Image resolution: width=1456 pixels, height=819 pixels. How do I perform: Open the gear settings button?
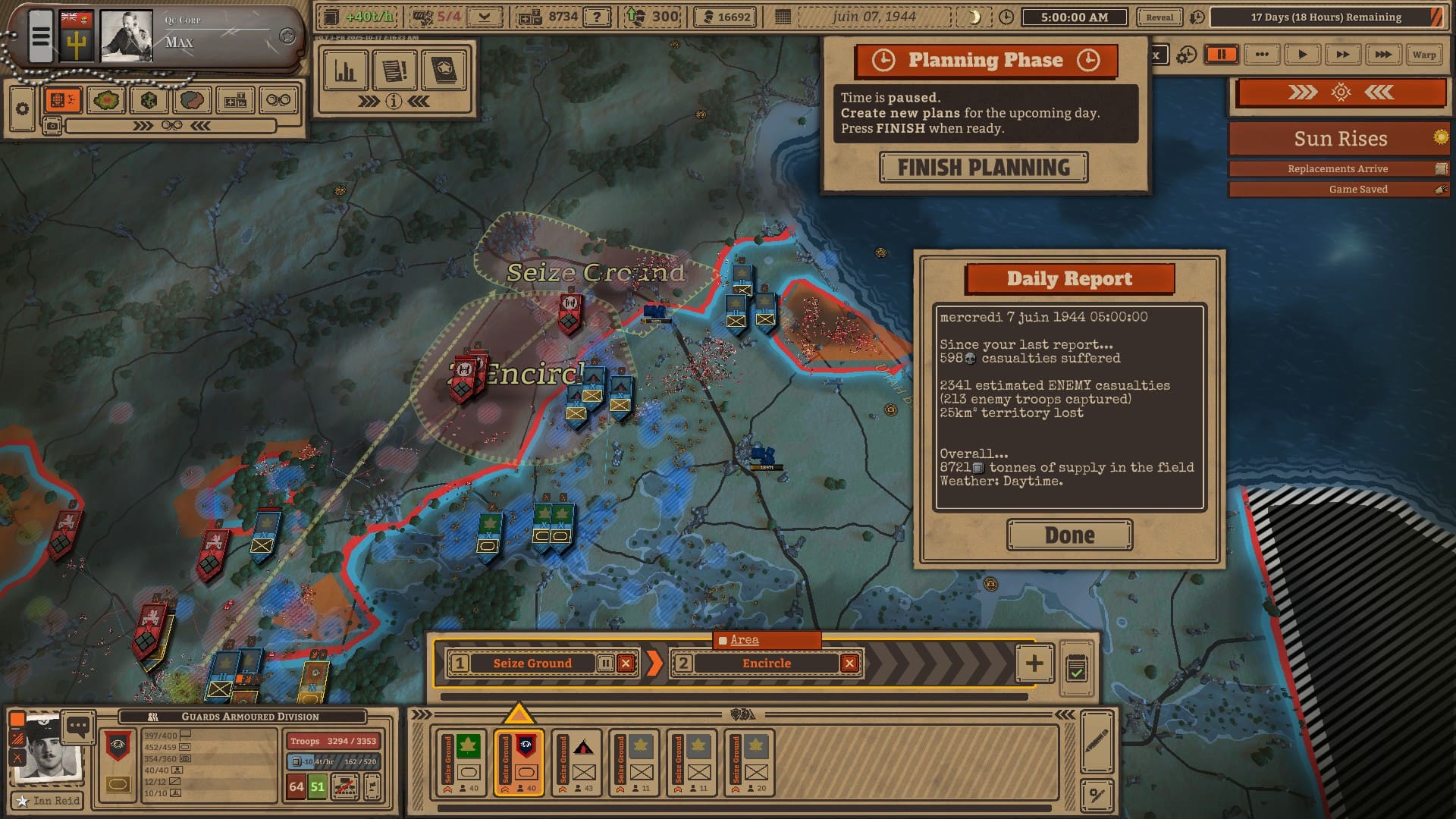point(22,108)
